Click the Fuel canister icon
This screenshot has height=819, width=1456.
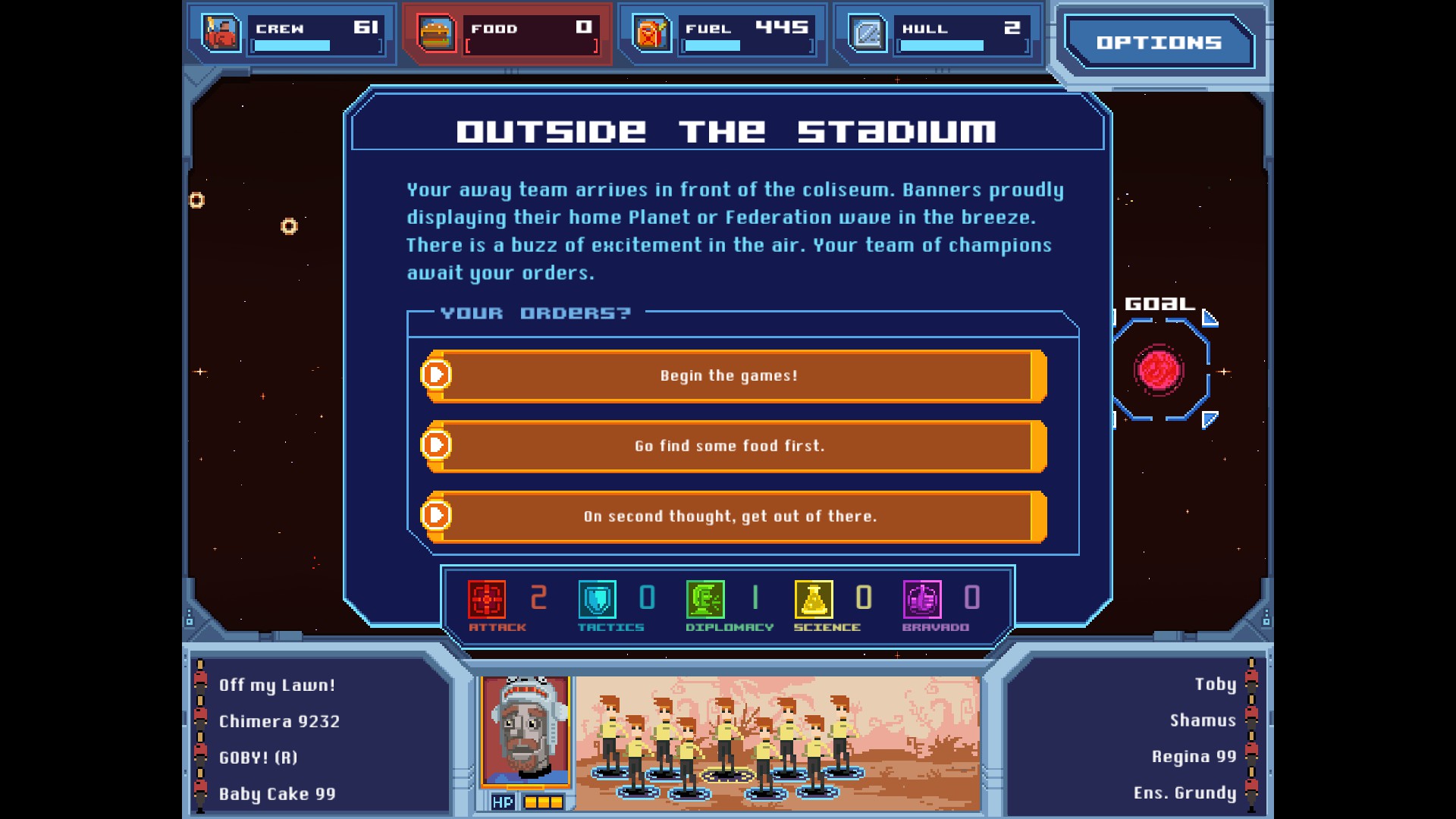pos(651,33)
